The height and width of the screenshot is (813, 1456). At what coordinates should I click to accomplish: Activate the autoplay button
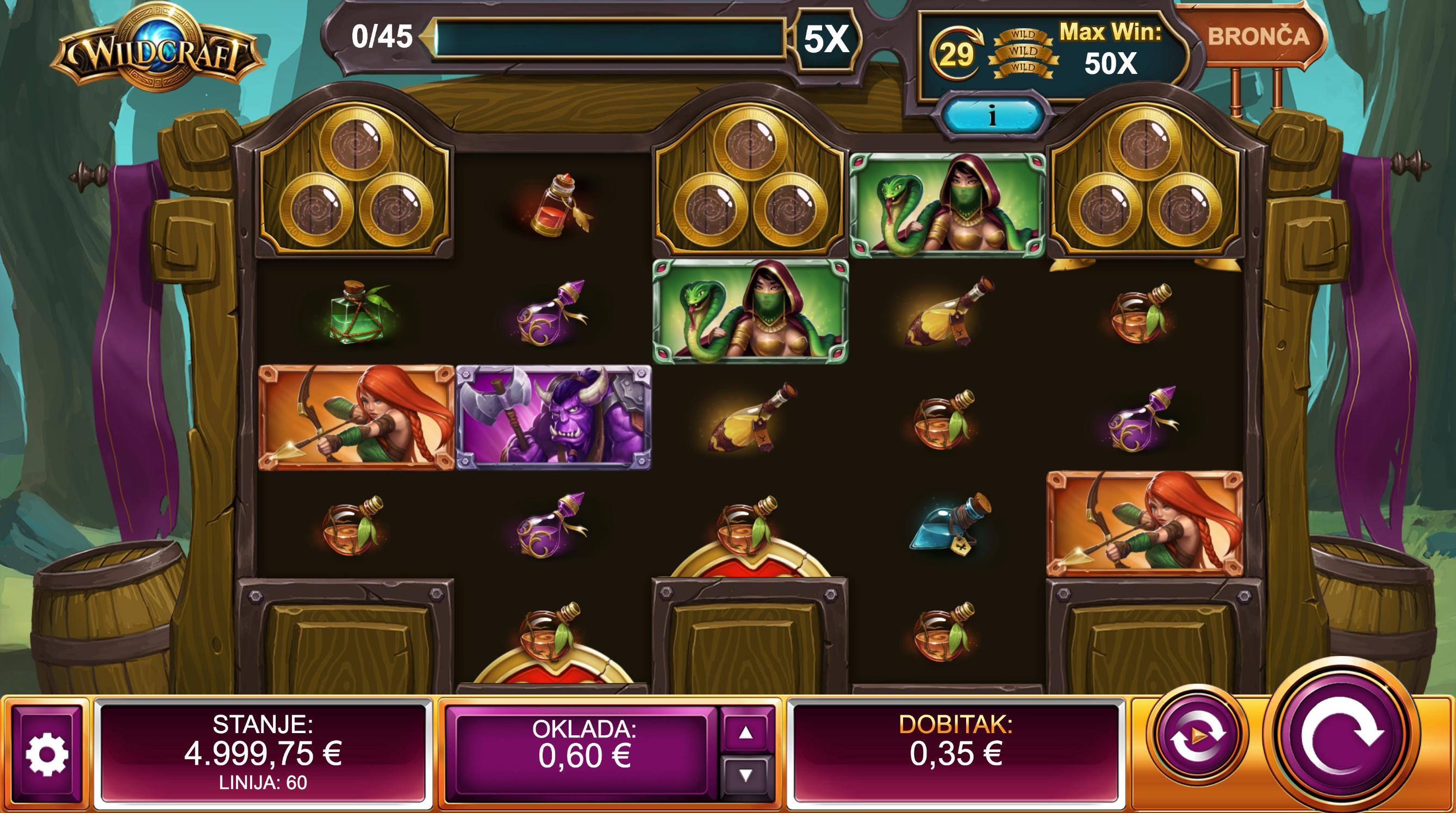coord(1198,736)
